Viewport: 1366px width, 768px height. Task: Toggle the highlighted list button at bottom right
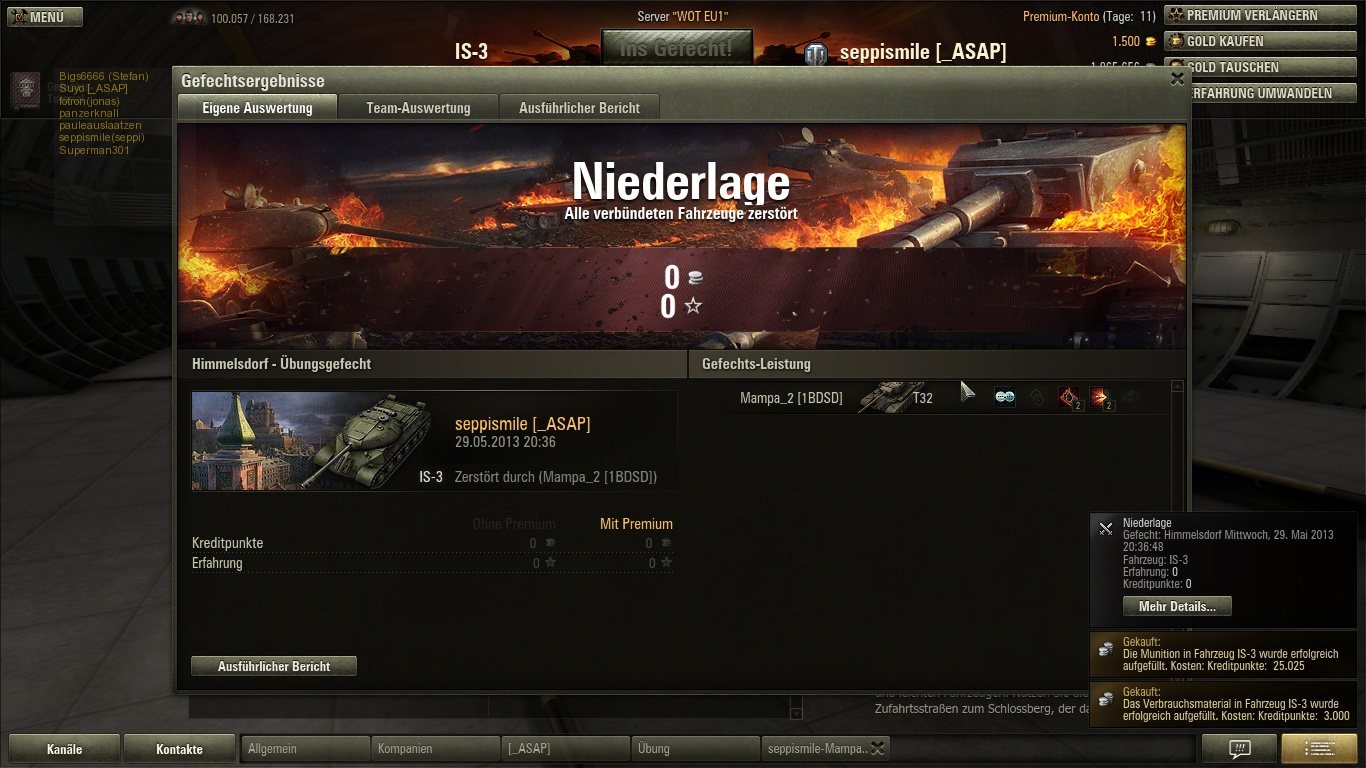[x=1318, y=749]
